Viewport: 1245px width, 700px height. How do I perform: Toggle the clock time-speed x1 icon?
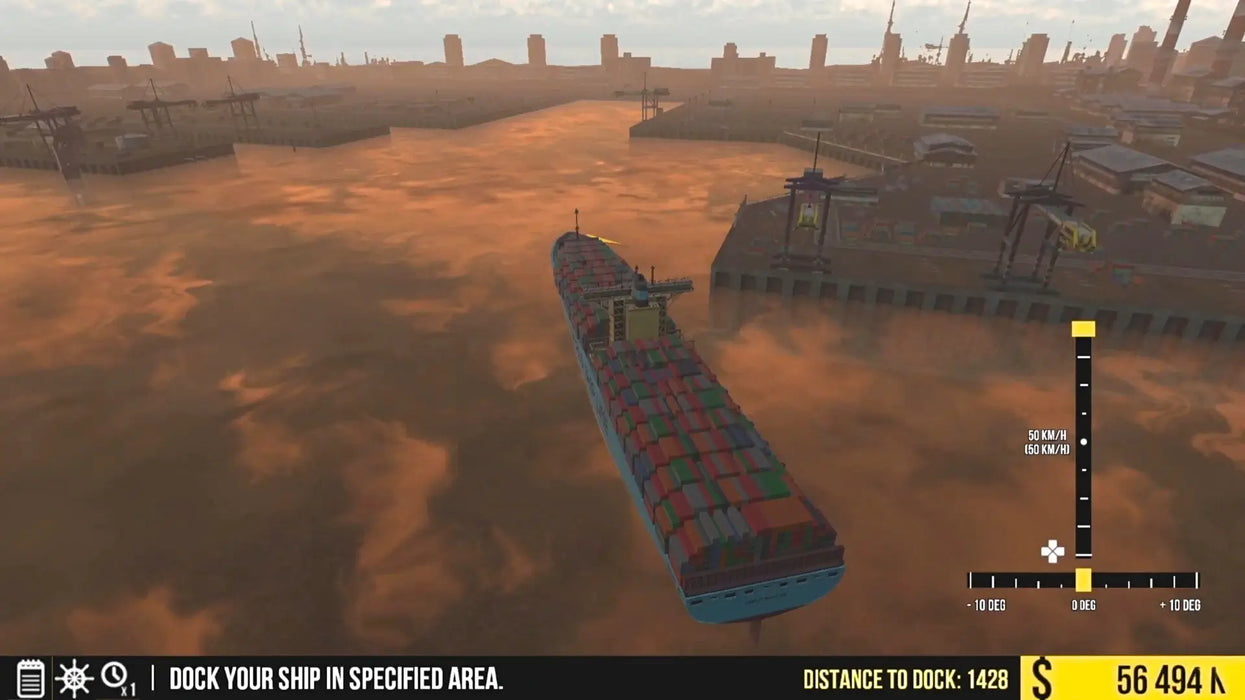(116, 677)
